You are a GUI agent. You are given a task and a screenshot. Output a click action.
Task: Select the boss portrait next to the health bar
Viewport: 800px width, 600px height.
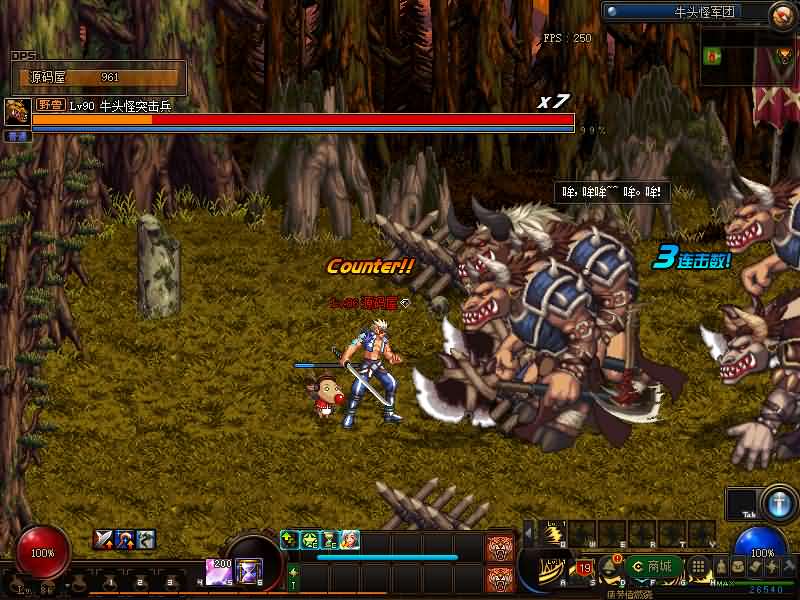[x=16, y=112]
